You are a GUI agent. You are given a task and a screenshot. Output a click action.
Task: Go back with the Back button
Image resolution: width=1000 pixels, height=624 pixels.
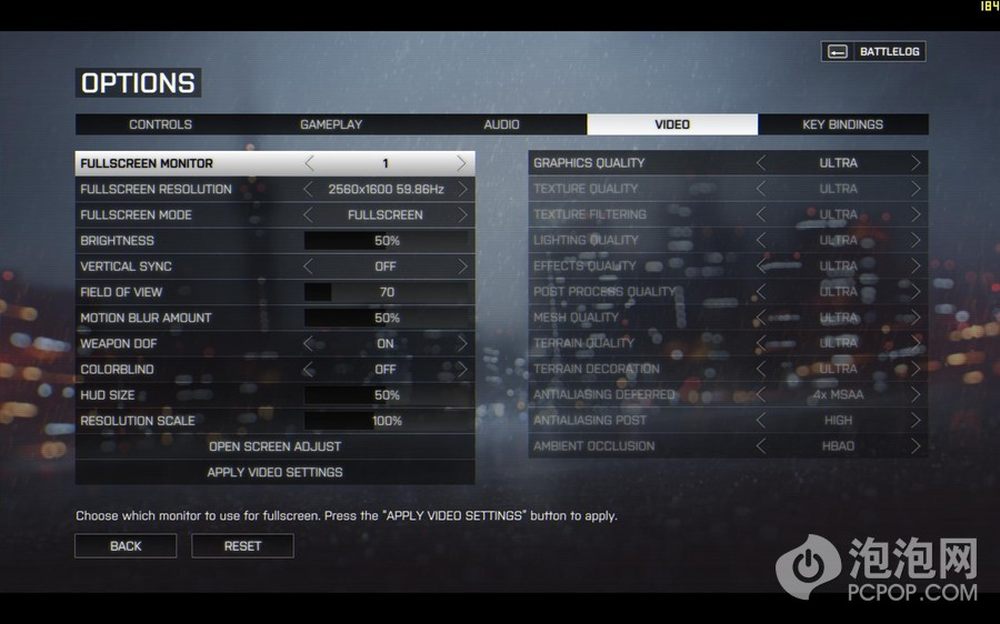(126, 546)
